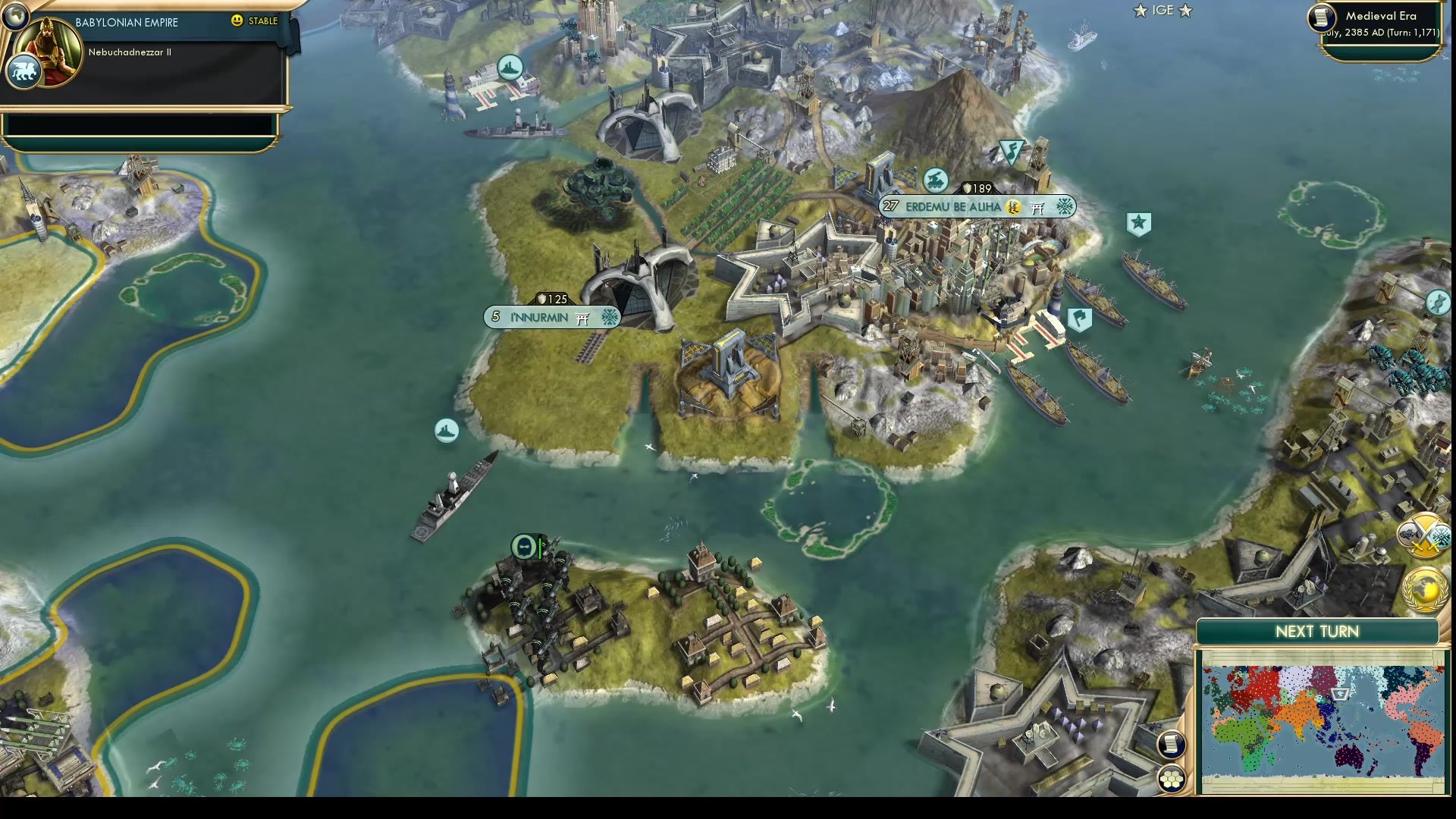Click Australia on the minimap
Viewport: 1456px width, 819px height.
pos(1350,756)
